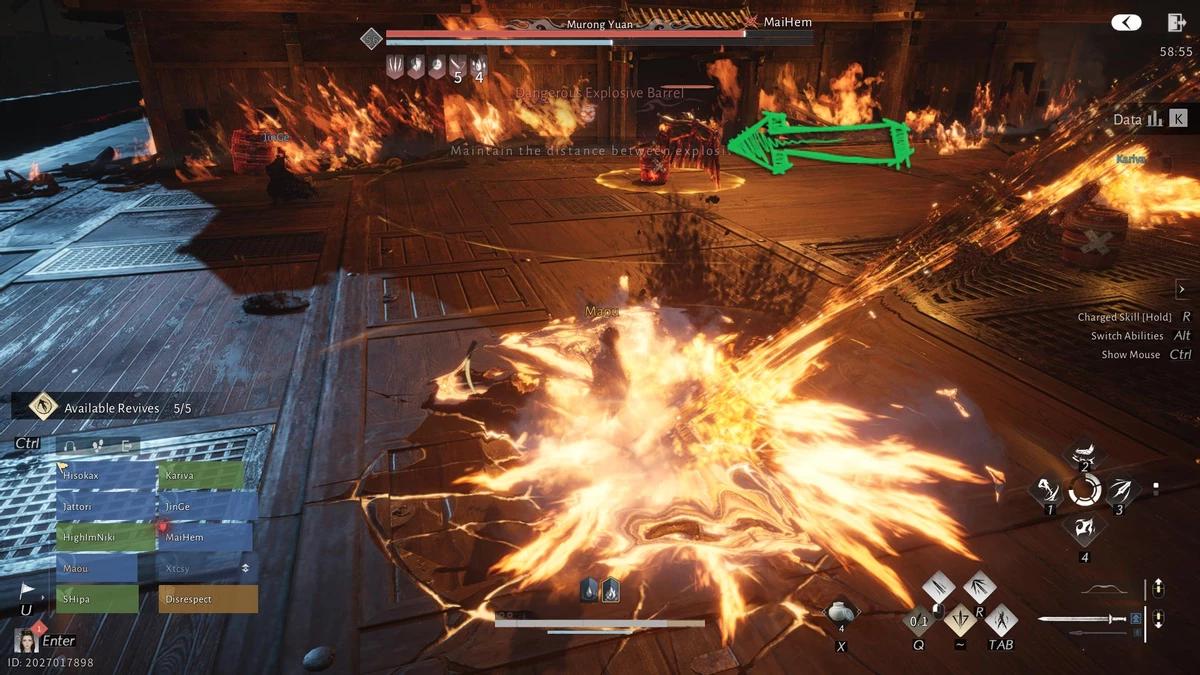Select MaiHem's party frame

200,538
